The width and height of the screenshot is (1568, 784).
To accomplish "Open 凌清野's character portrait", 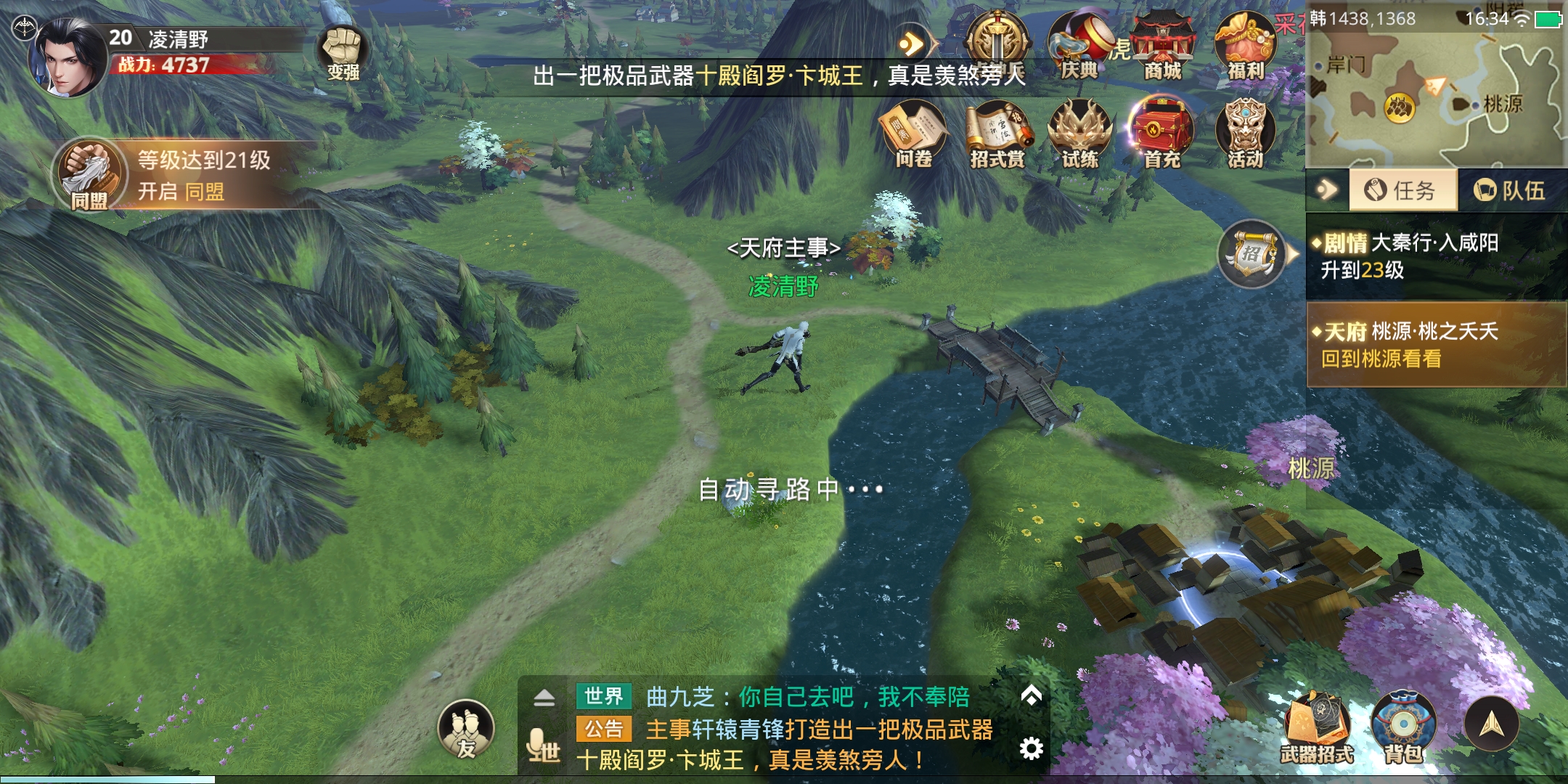I will (x=69, y=58).
